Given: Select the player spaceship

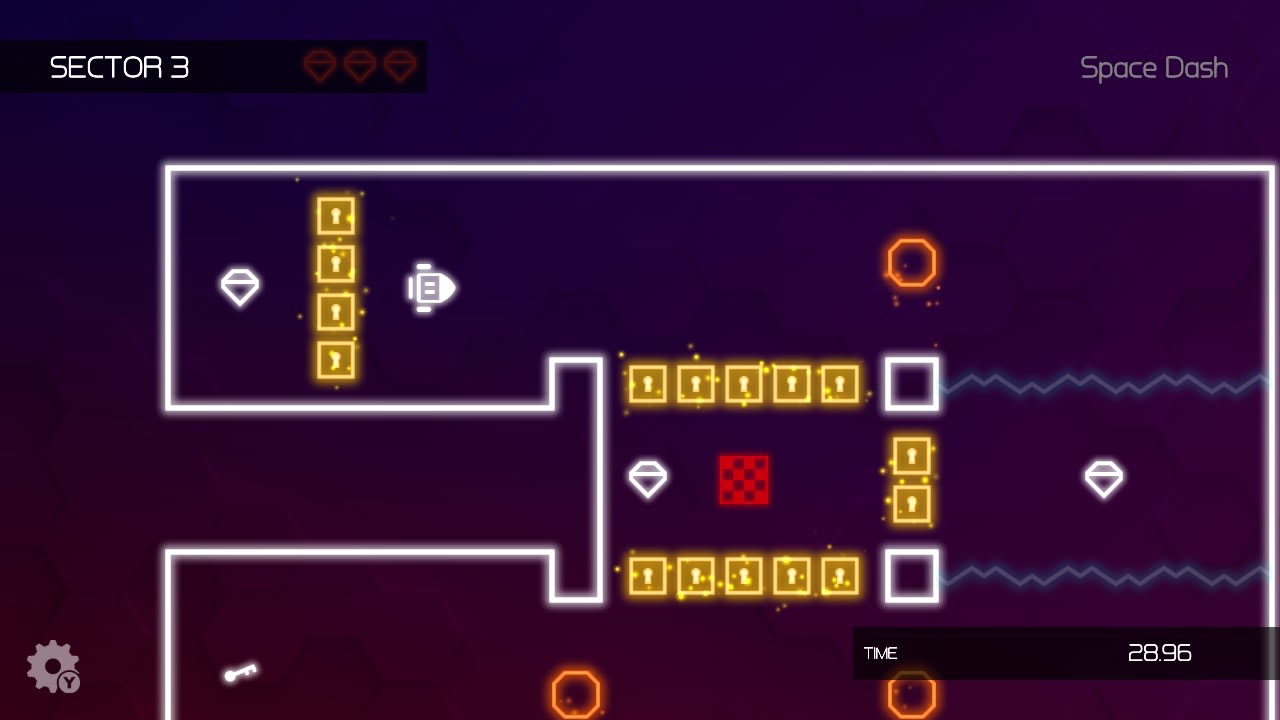Looking at the screenshot, I should coord(430,289).
